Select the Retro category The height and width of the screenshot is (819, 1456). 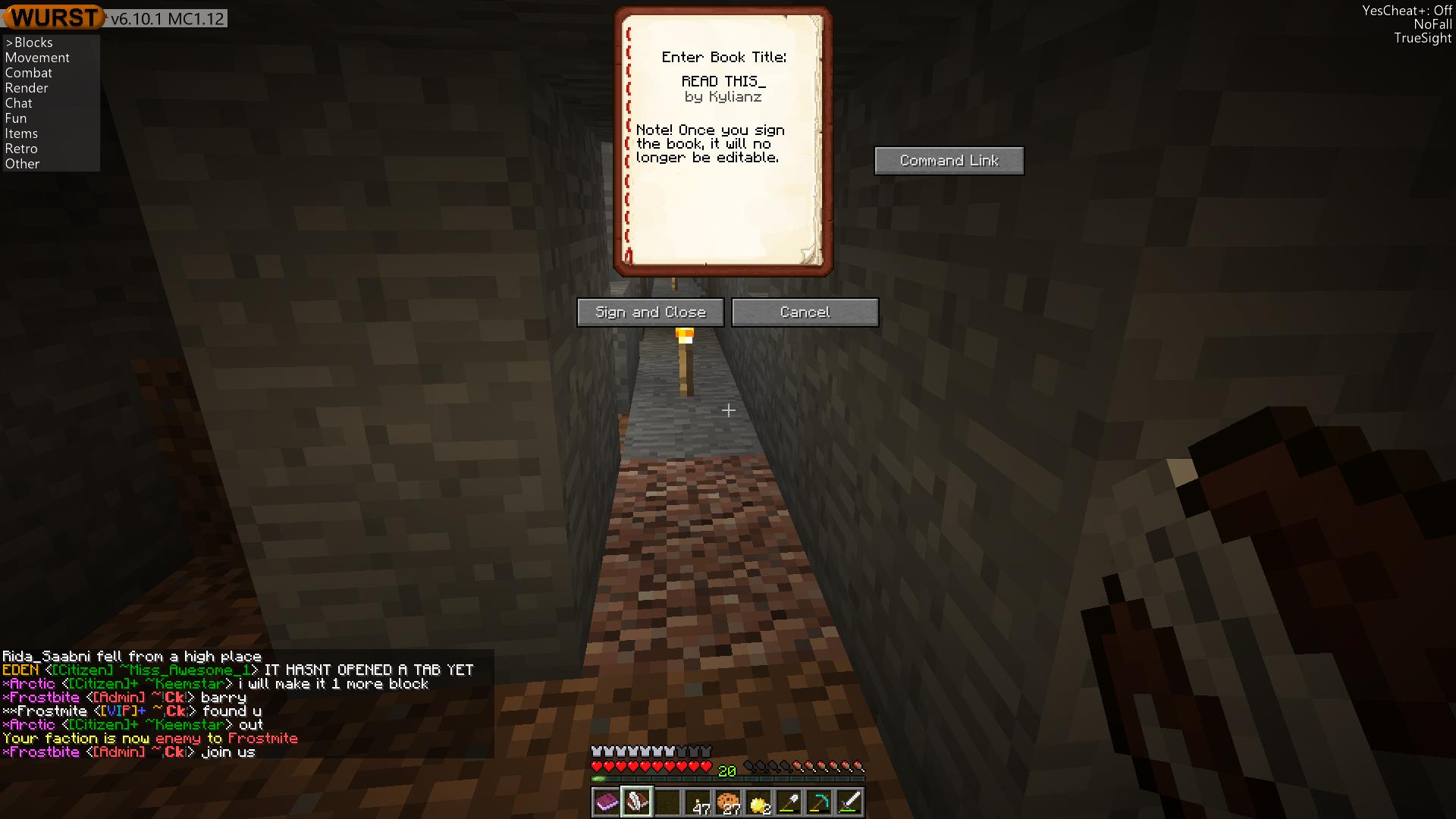point(21,149)
